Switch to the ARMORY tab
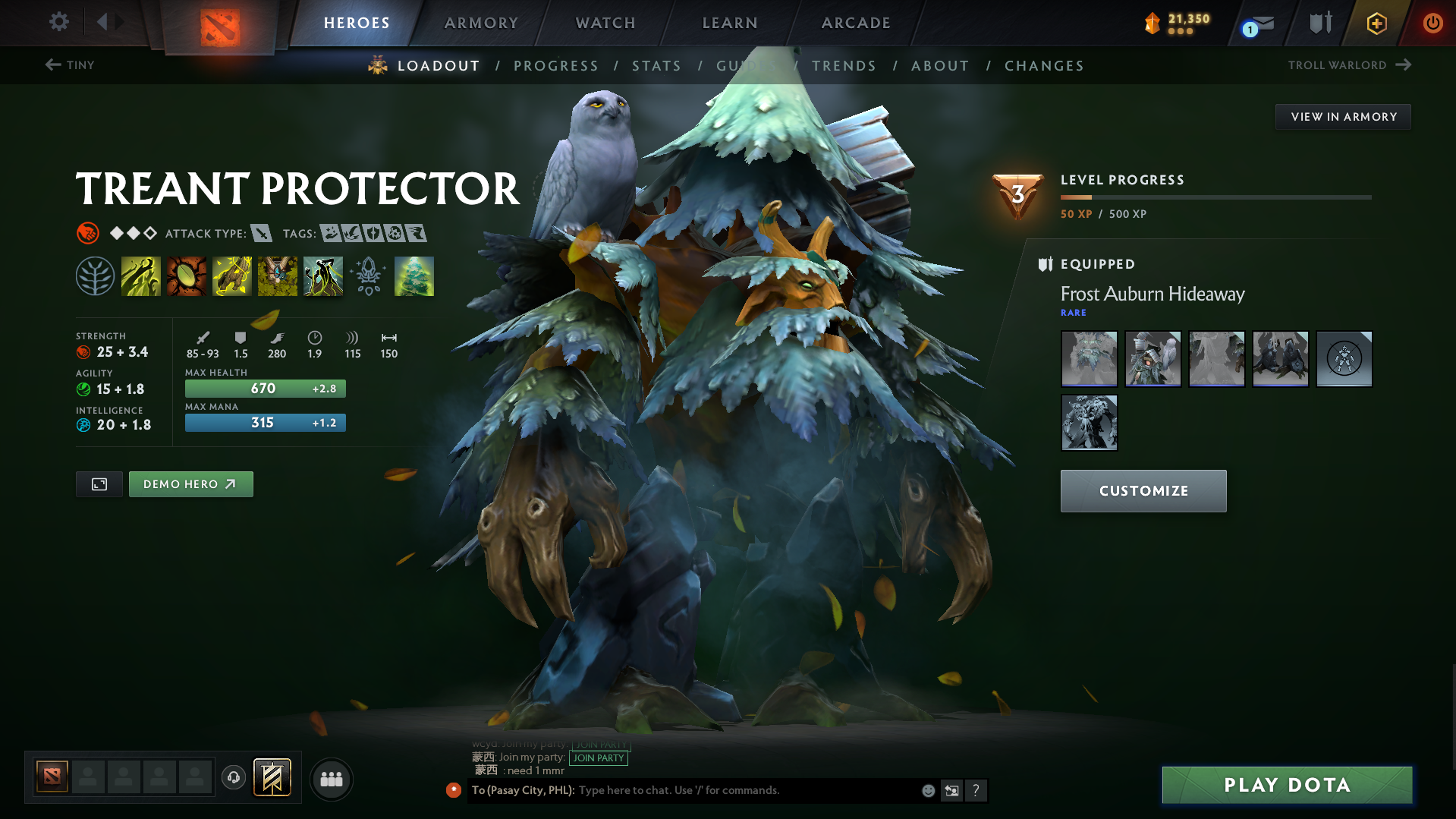 (x=481, y=23)
